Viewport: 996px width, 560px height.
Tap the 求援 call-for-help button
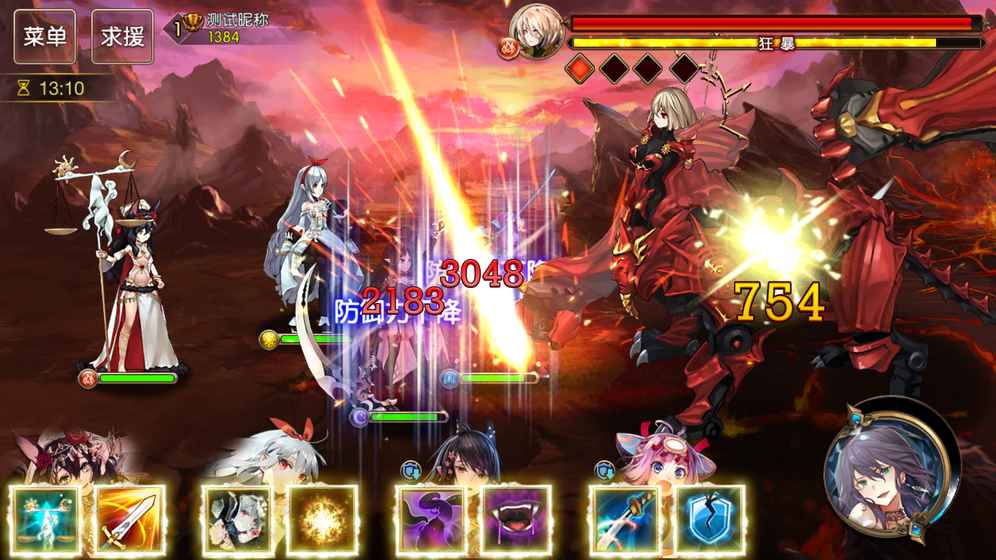click(123, 37)
